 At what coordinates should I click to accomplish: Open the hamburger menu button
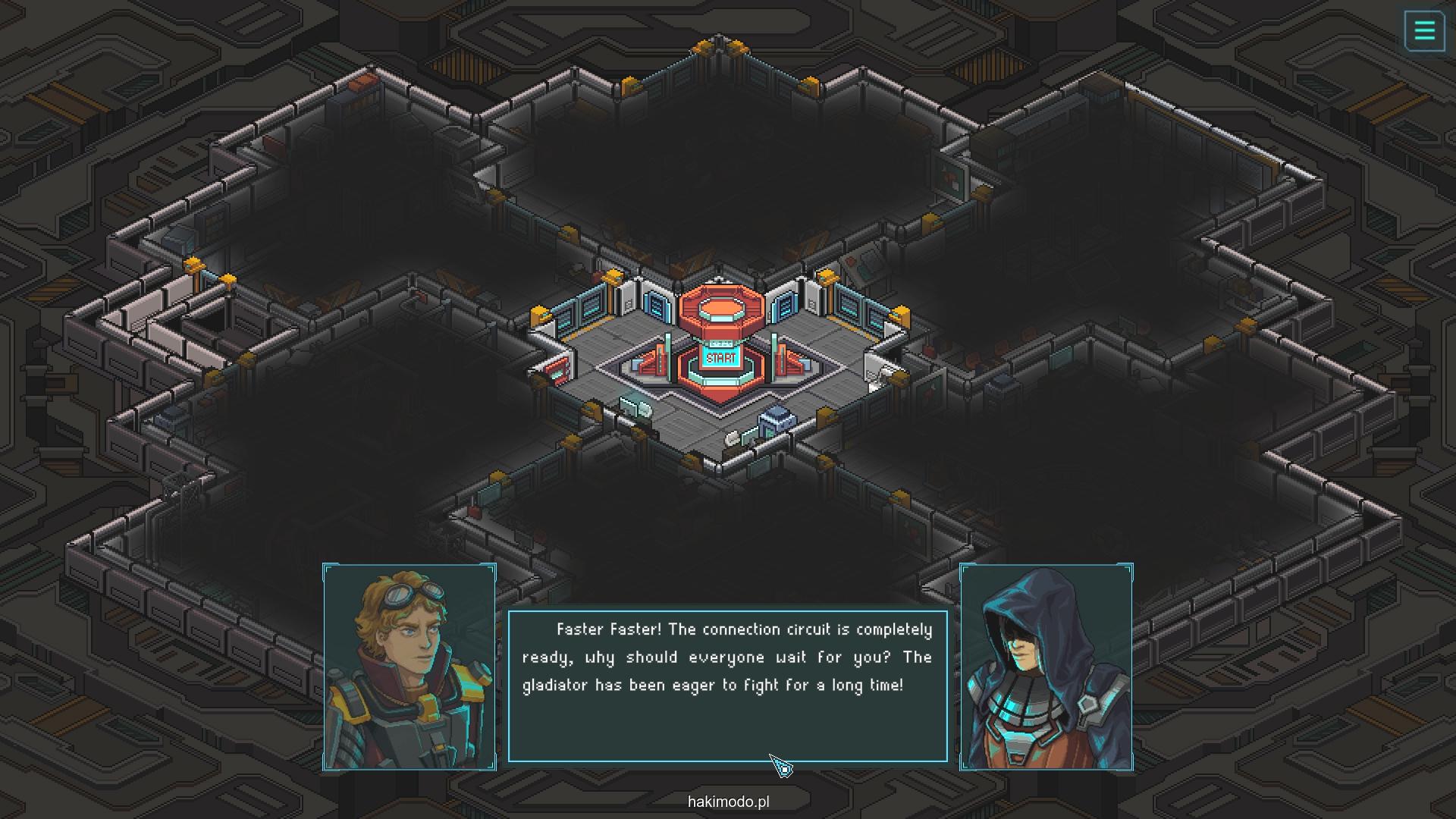pos(1424,31)
